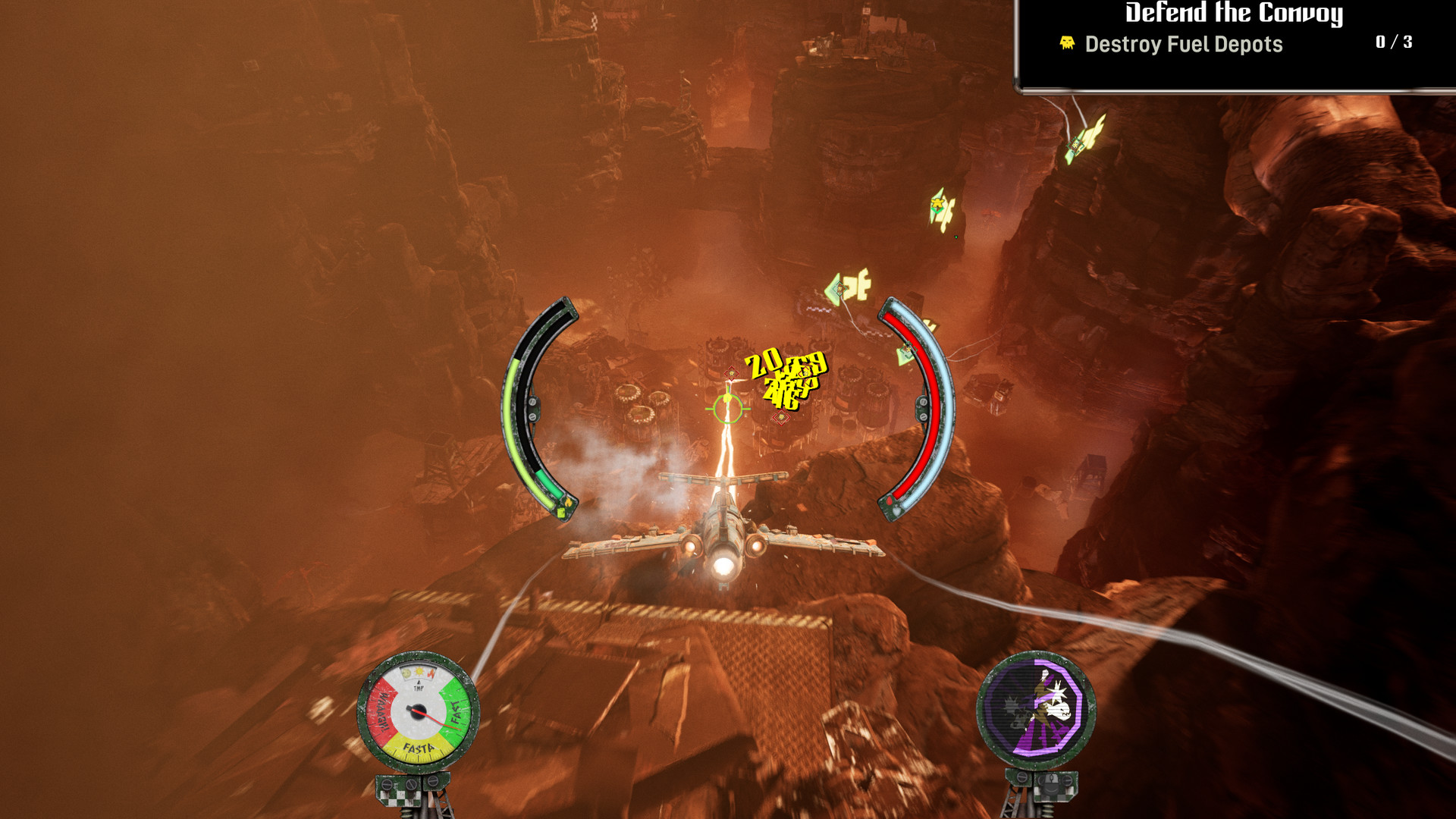Click the Defend the Convoy mission title
Viewport: 1456px width, 819px height.
pyautogui.click(x=1232, y=13)
